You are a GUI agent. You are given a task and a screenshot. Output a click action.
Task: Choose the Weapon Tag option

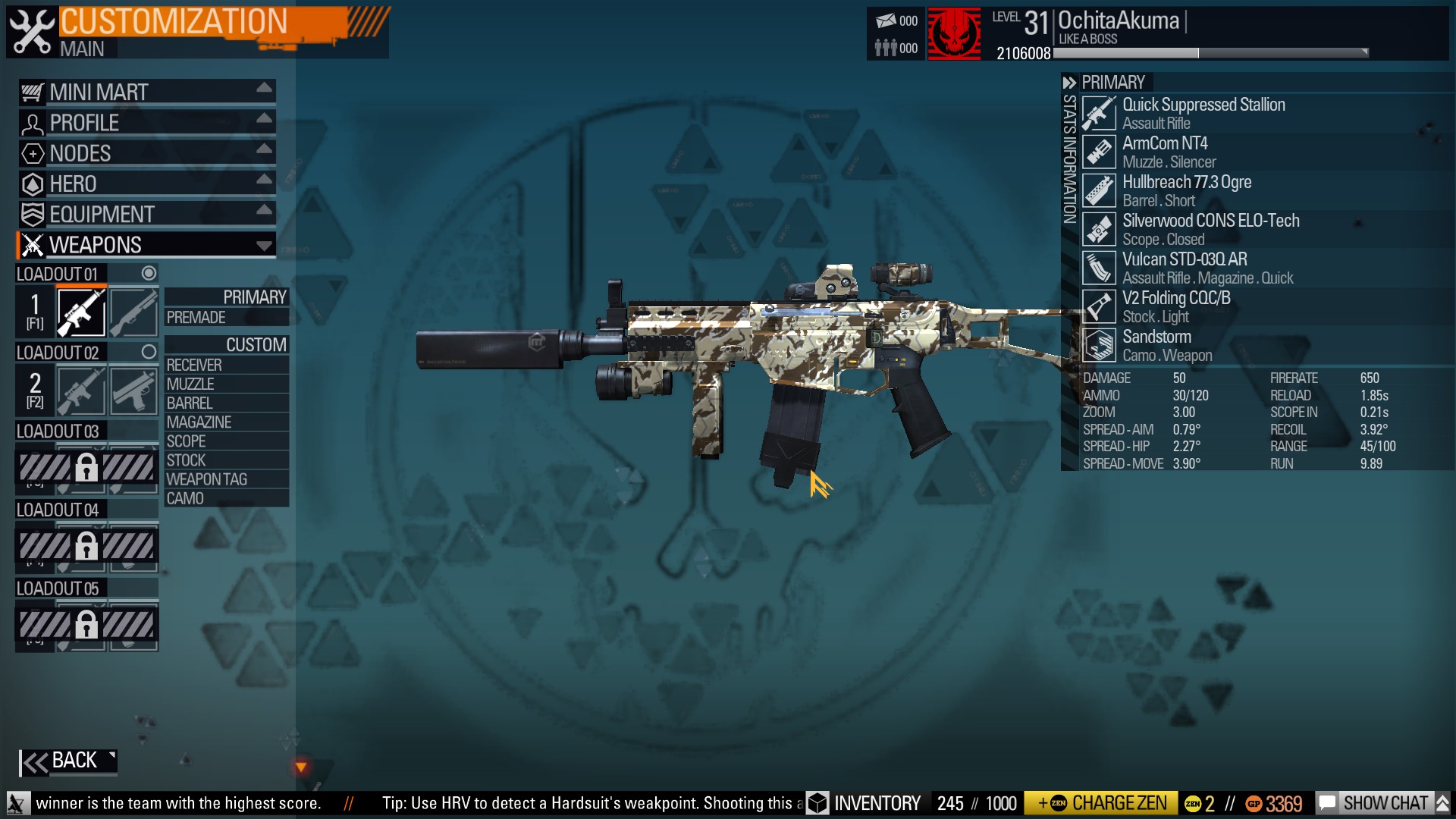226,479
